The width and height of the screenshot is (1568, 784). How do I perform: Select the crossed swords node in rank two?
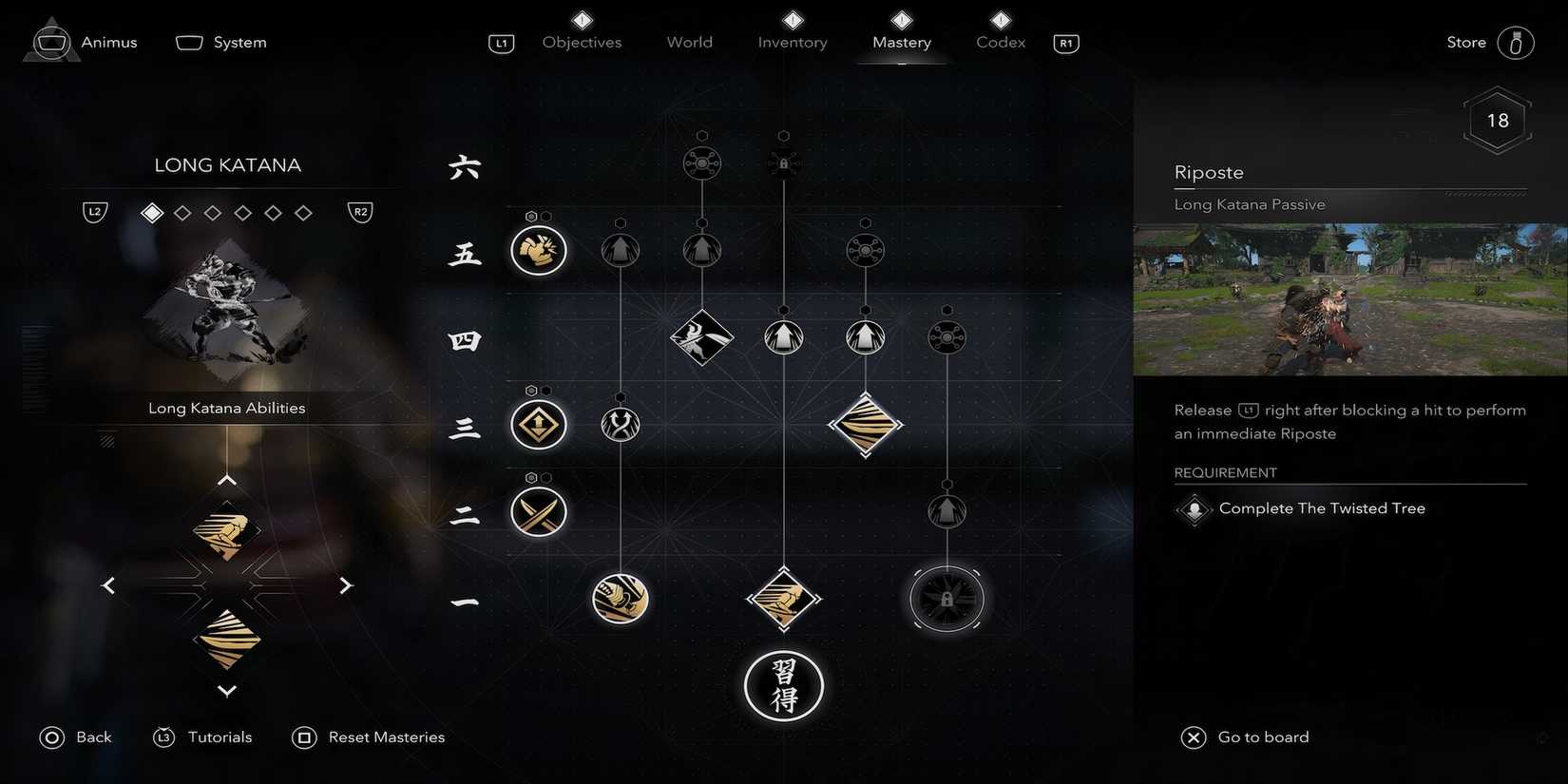click(538, 511)
